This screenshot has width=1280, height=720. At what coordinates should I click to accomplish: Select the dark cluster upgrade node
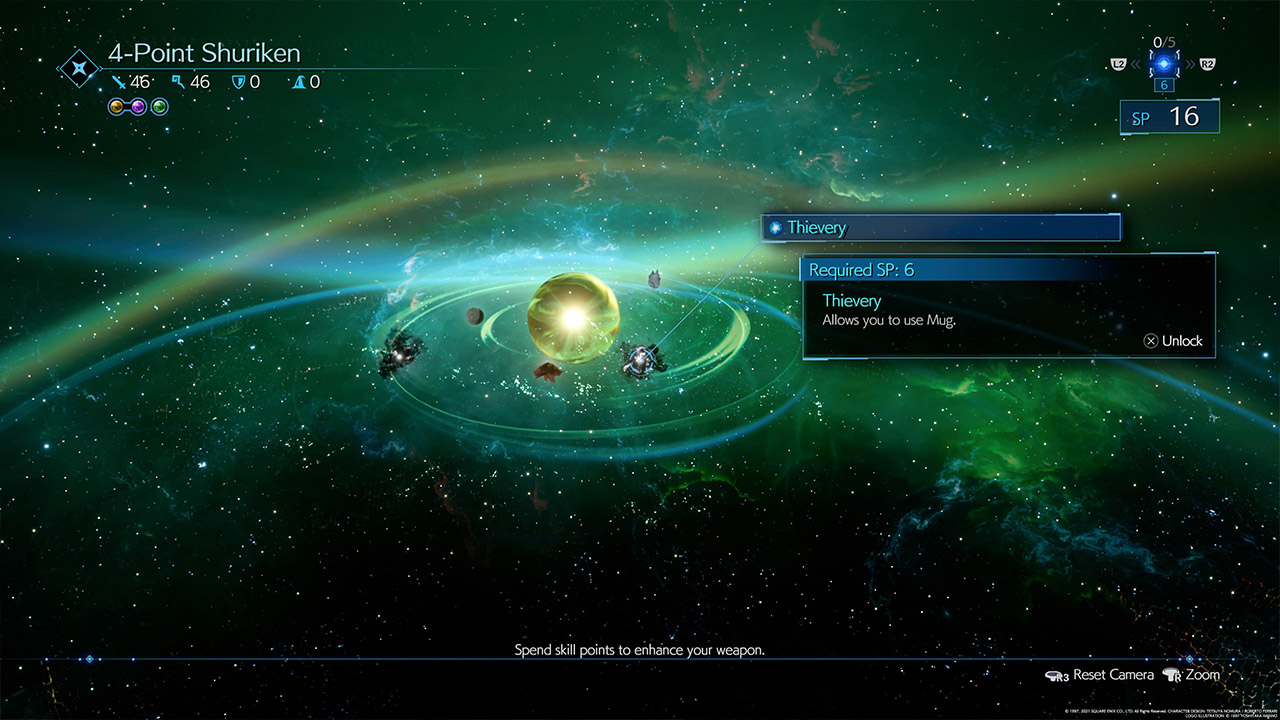pos(403,352)
